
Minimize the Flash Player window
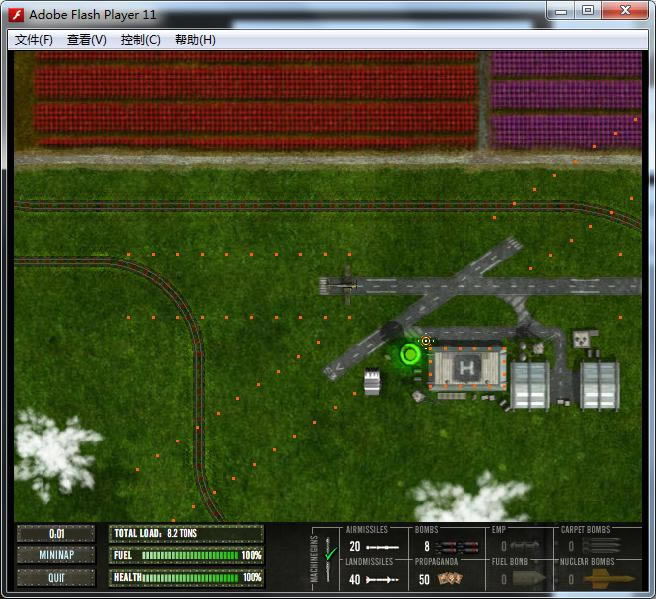tap(563, 10)
